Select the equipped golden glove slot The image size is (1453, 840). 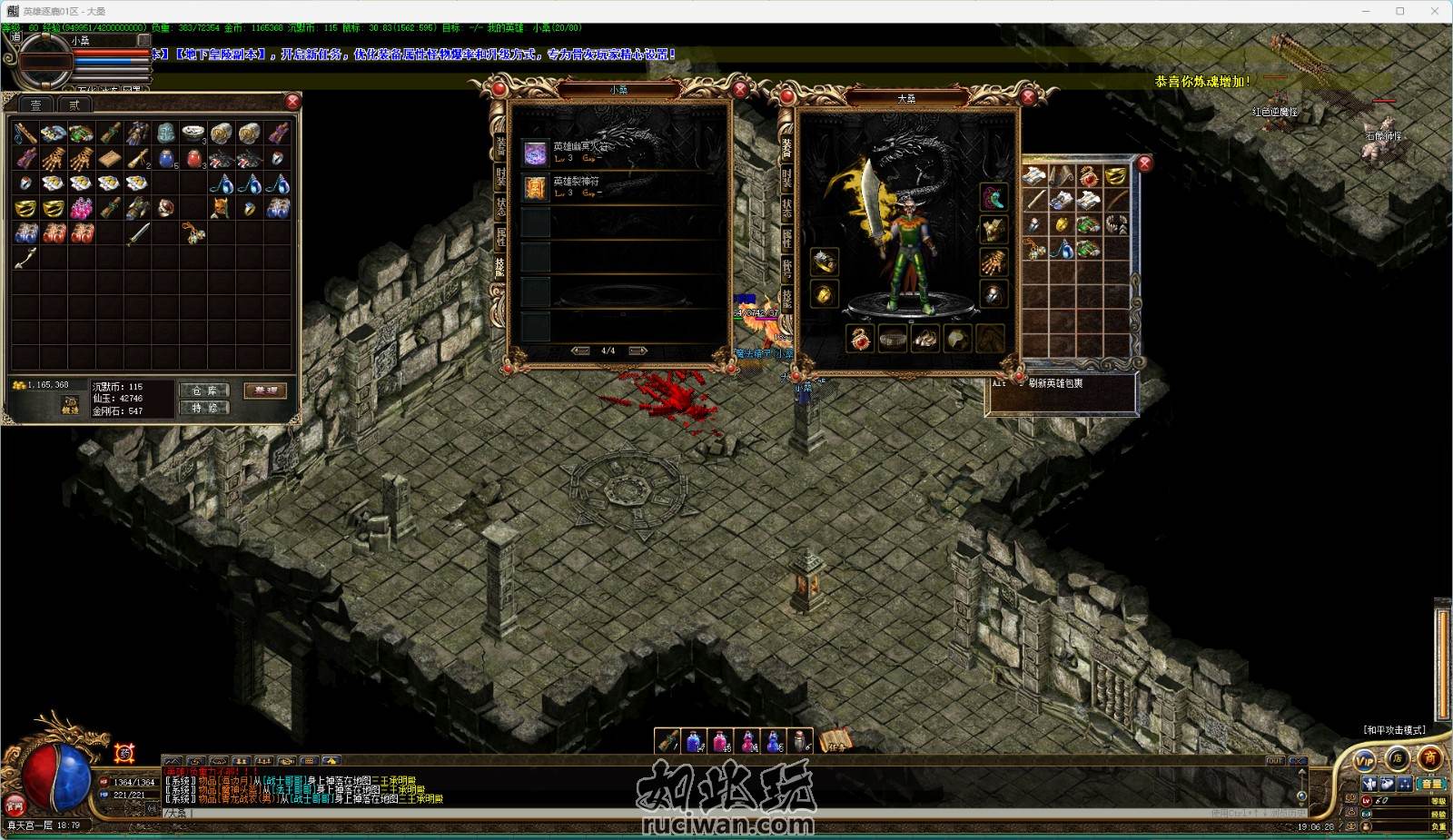coord(993,262)
